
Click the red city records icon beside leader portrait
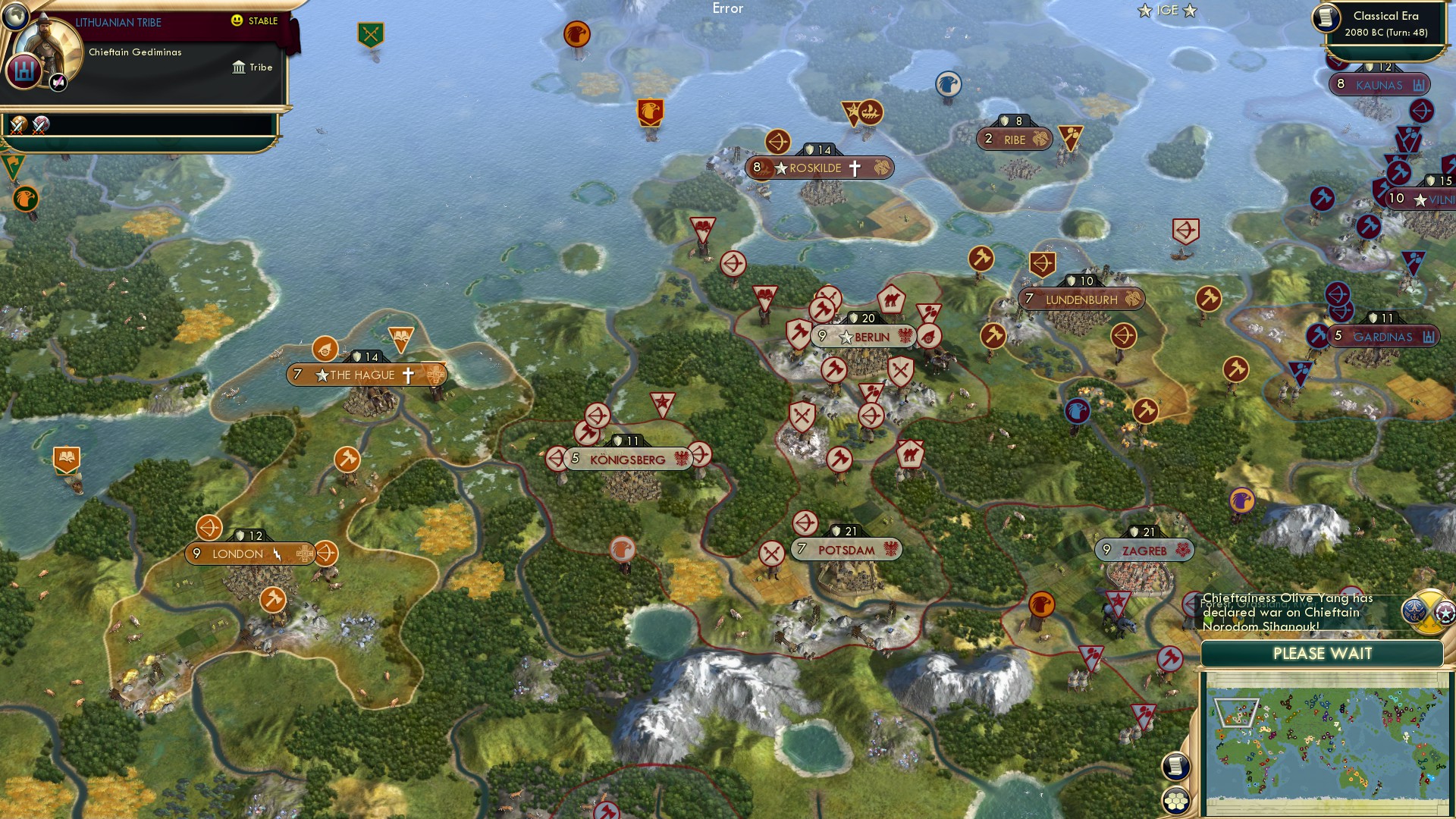[x=24, y=72]
